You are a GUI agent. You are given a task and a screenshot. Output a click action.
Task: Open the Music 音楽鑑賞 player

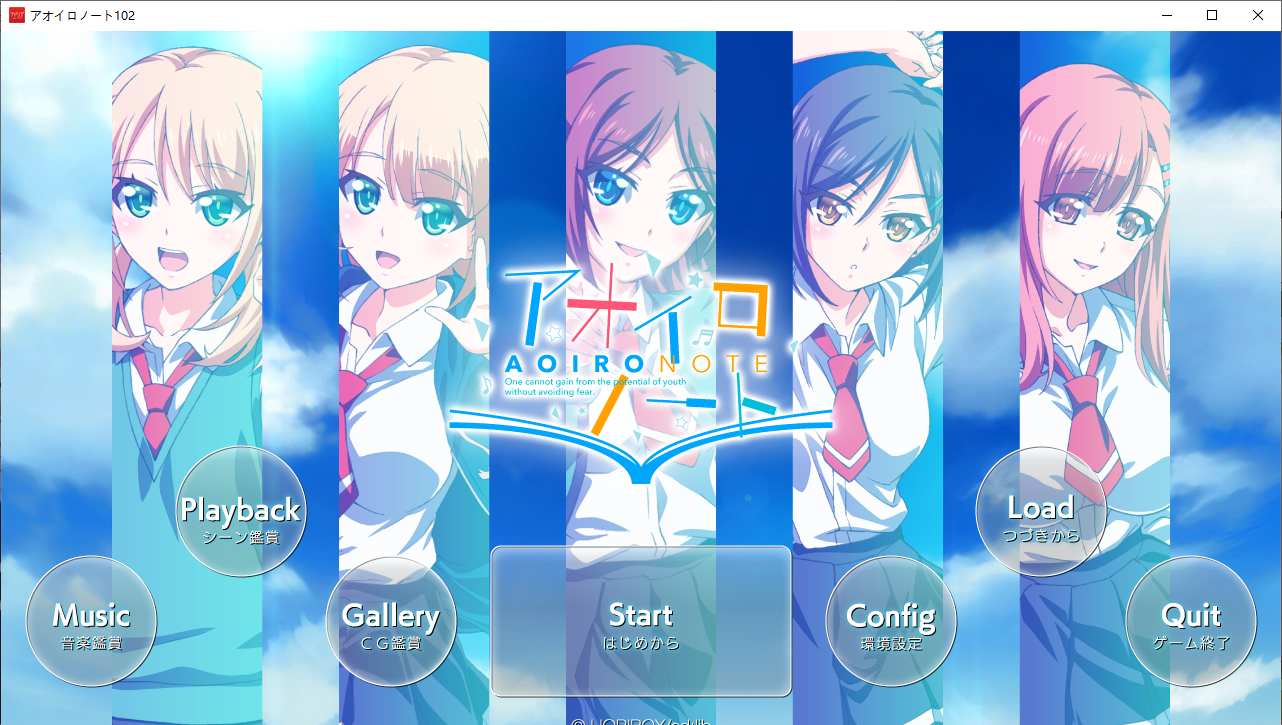[x=91, y=620]
